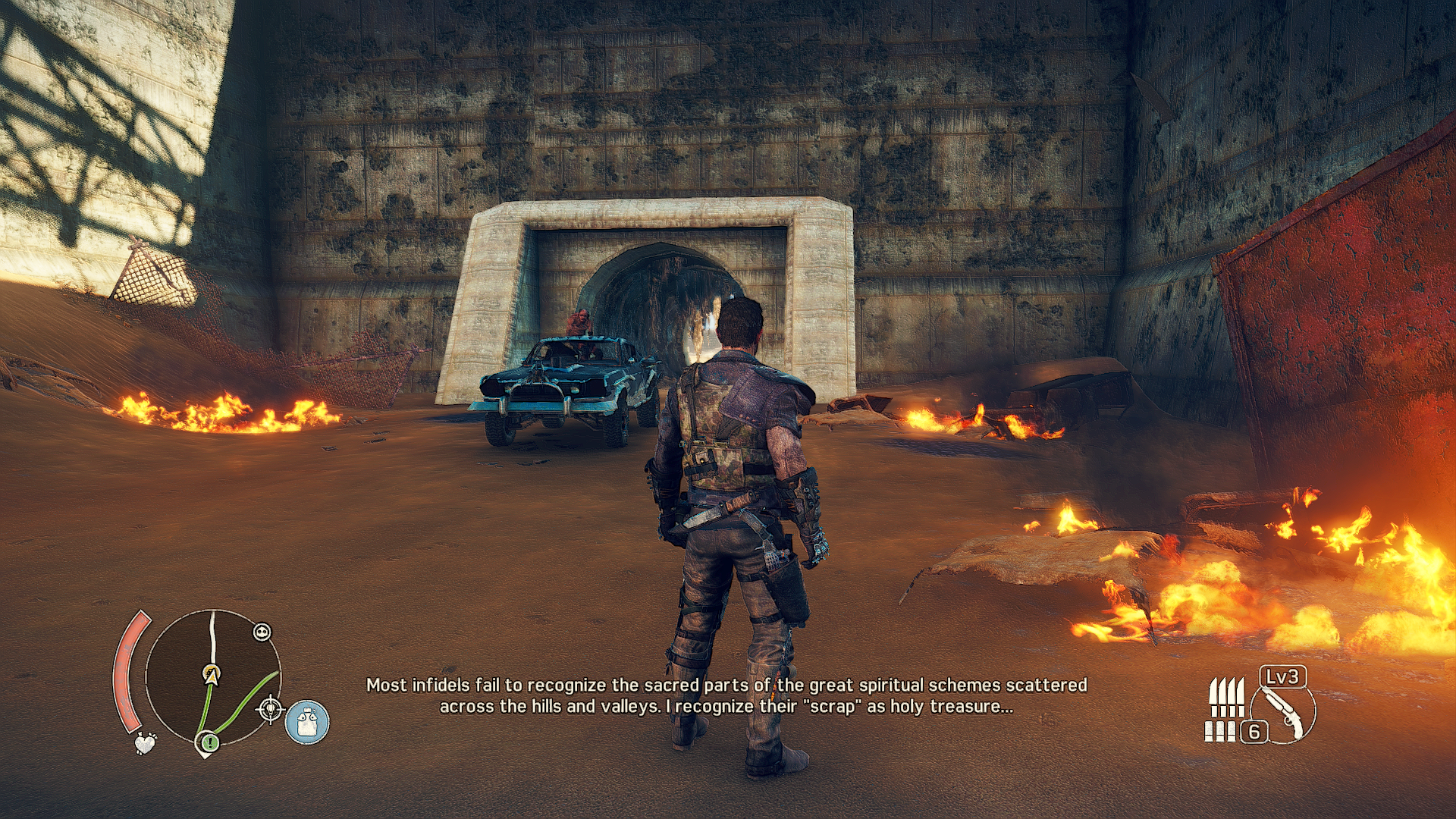Click the row of shiv knife icons
This screenshot has height=819, width=1456.
point(1225,698)
